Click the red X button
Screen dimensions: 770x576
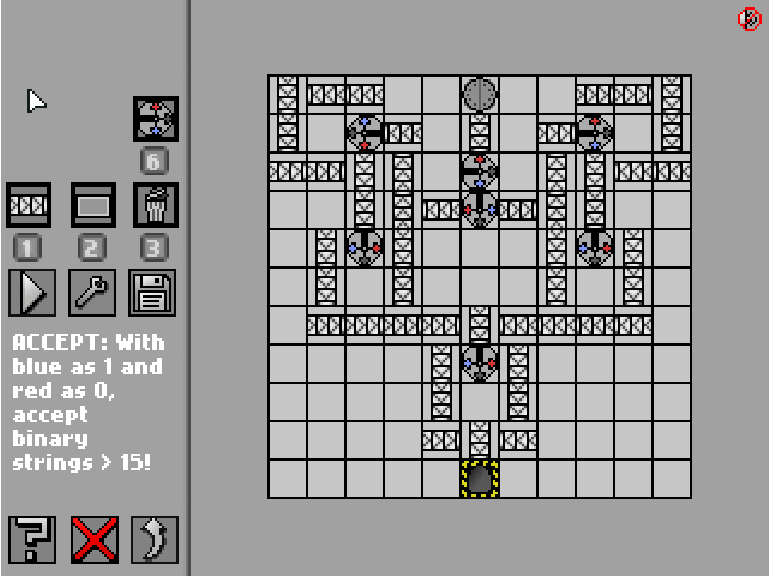click(x=94, y=539)
